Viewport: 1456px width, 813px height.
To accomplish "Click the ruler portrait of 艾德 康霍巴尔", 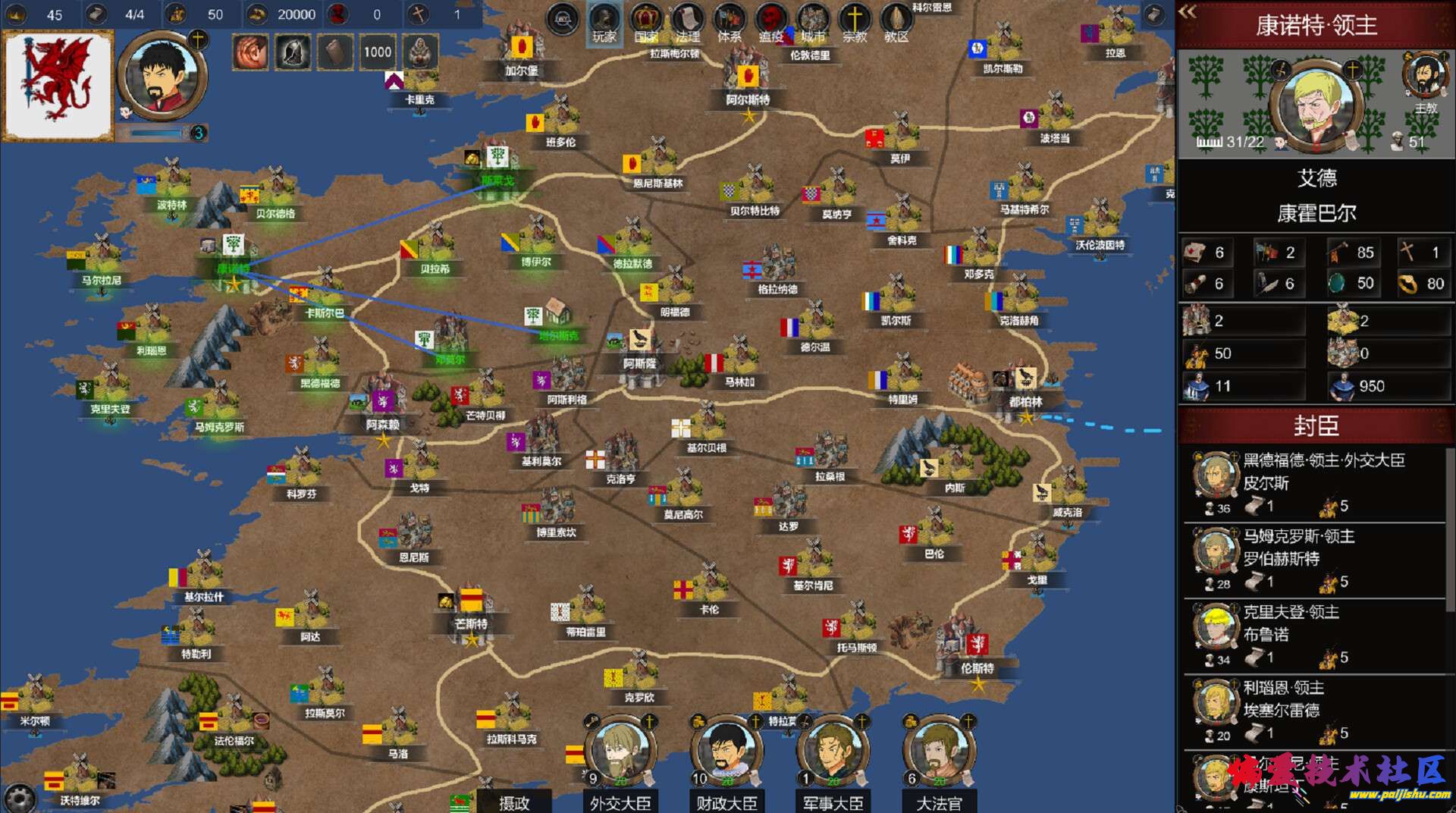I will (1315, 106).
